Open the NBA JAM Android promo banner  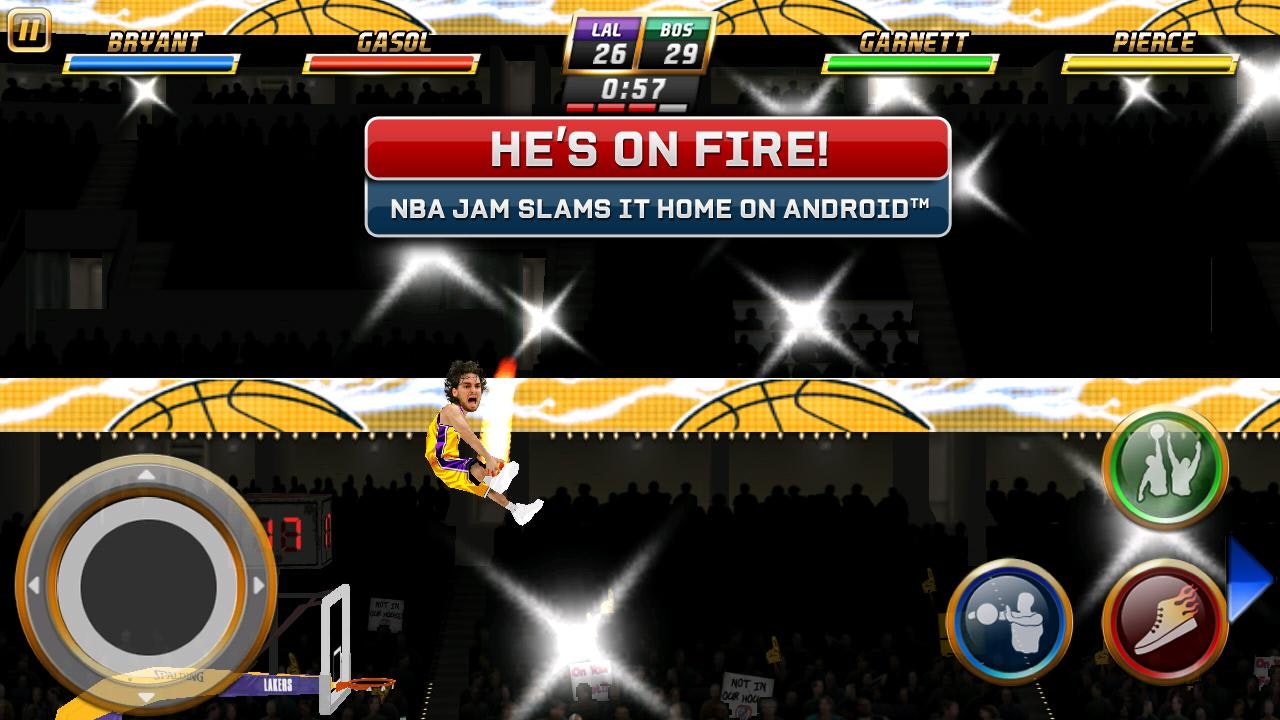pos(660,209)
